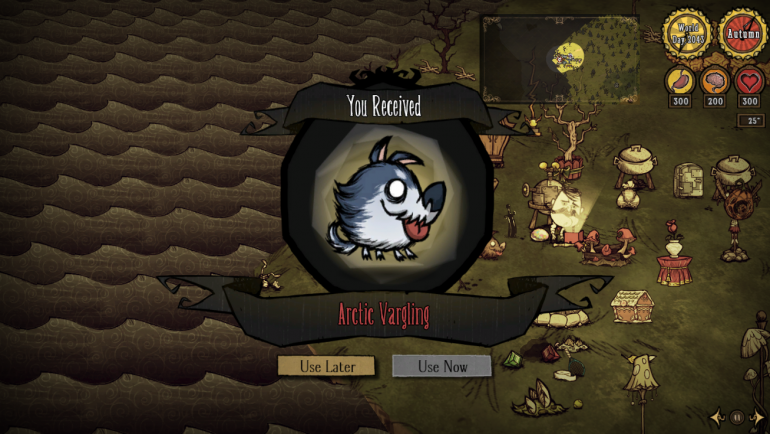This screenshot has height=434, width=770.
Task: Rotate camera with the right arrow
Action: tap(756, 416)
